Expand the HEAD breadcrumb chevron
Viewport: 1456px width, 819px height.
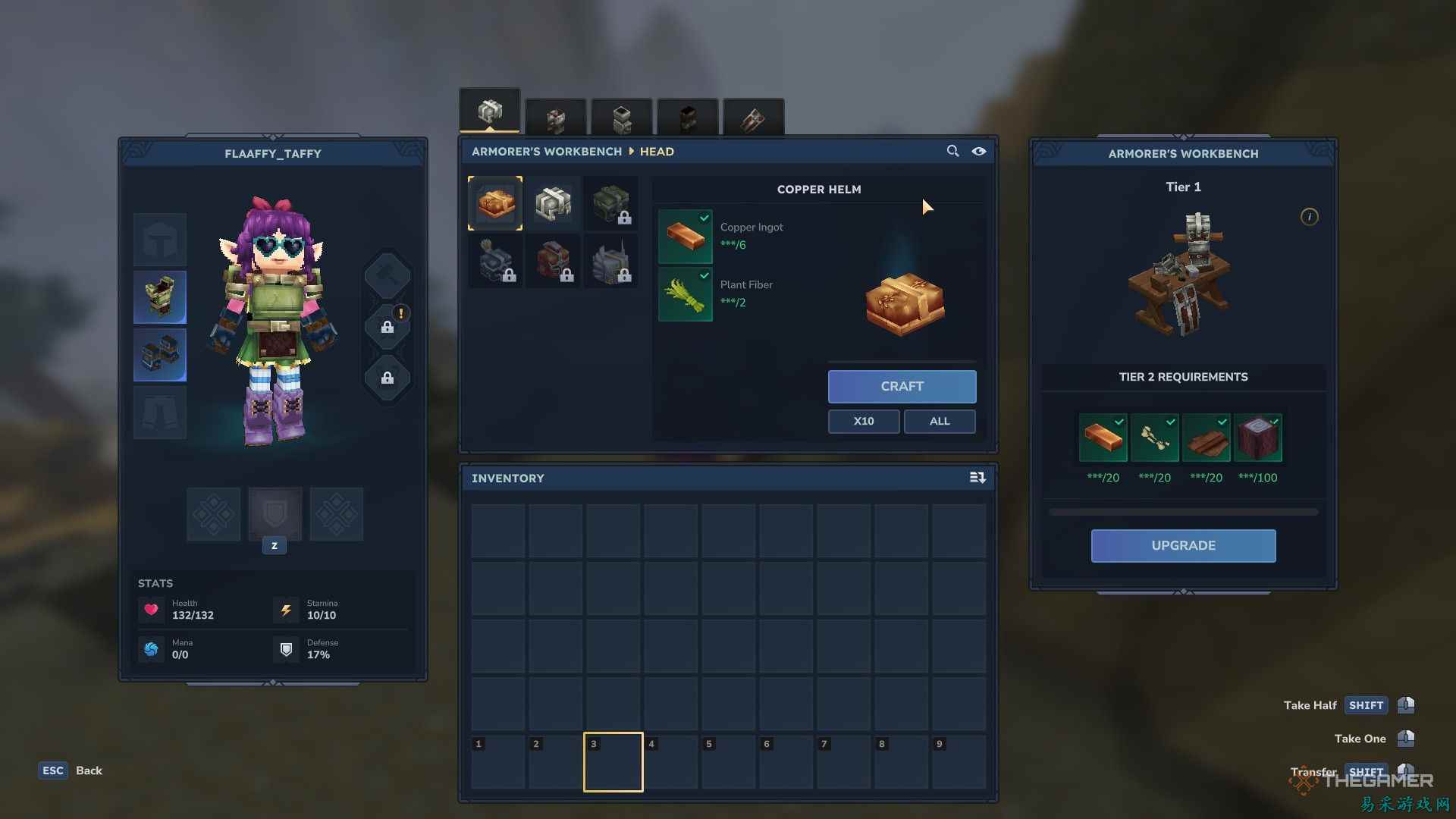632,151
